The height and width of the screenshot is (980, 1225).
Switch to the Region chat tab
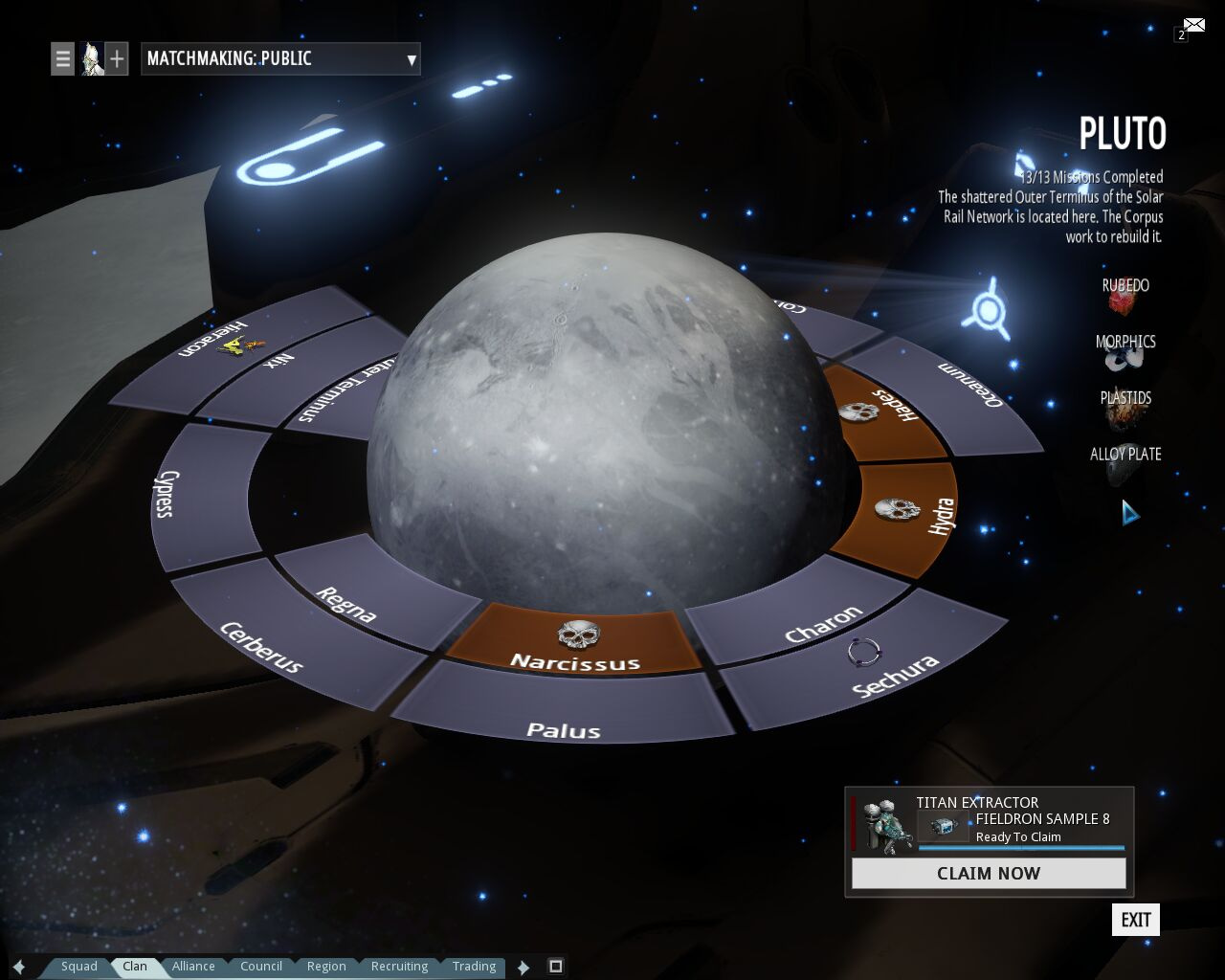326,967
